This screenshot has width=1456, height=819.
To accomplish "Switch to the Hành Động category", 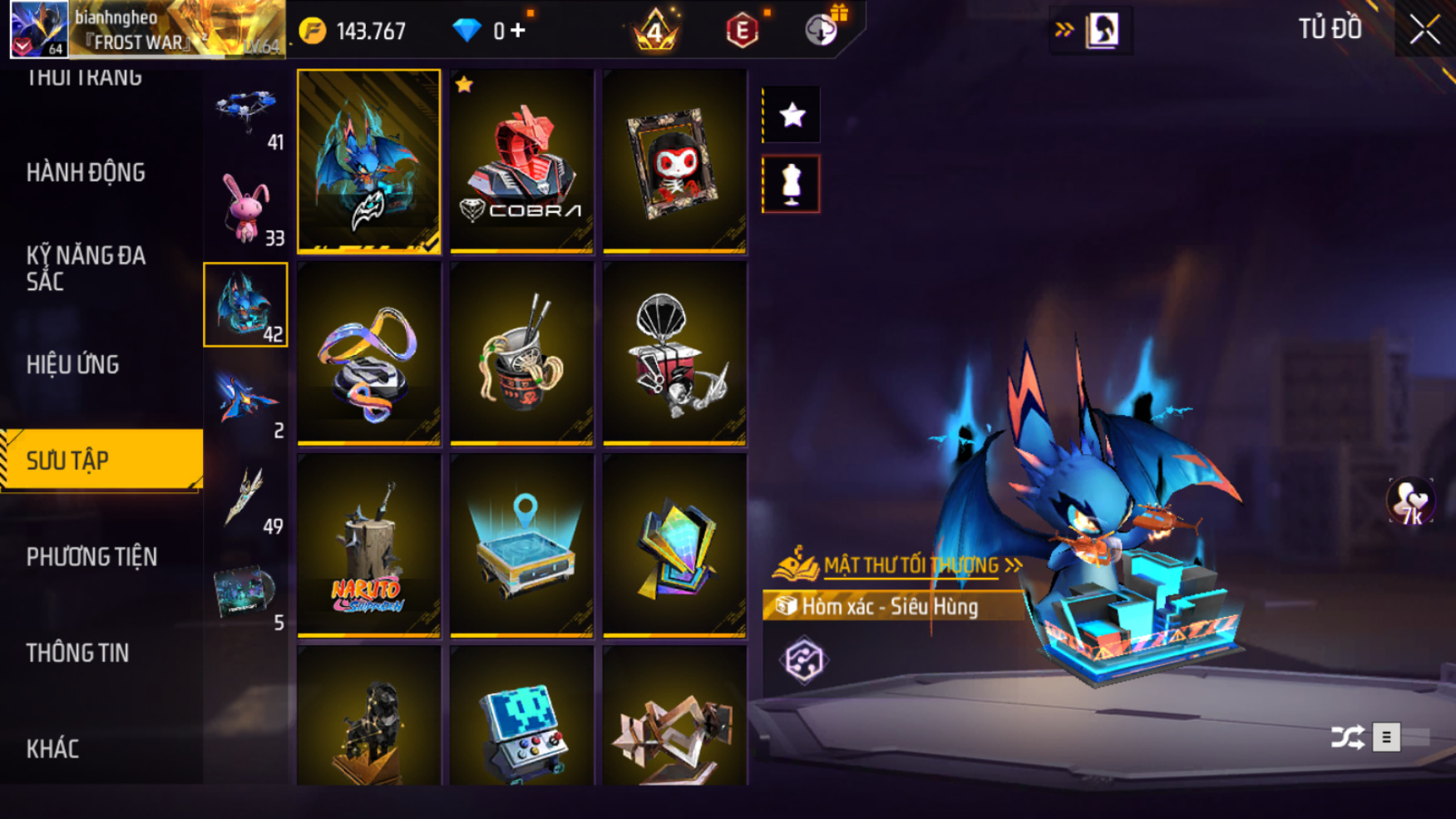I will coord(86,173).
